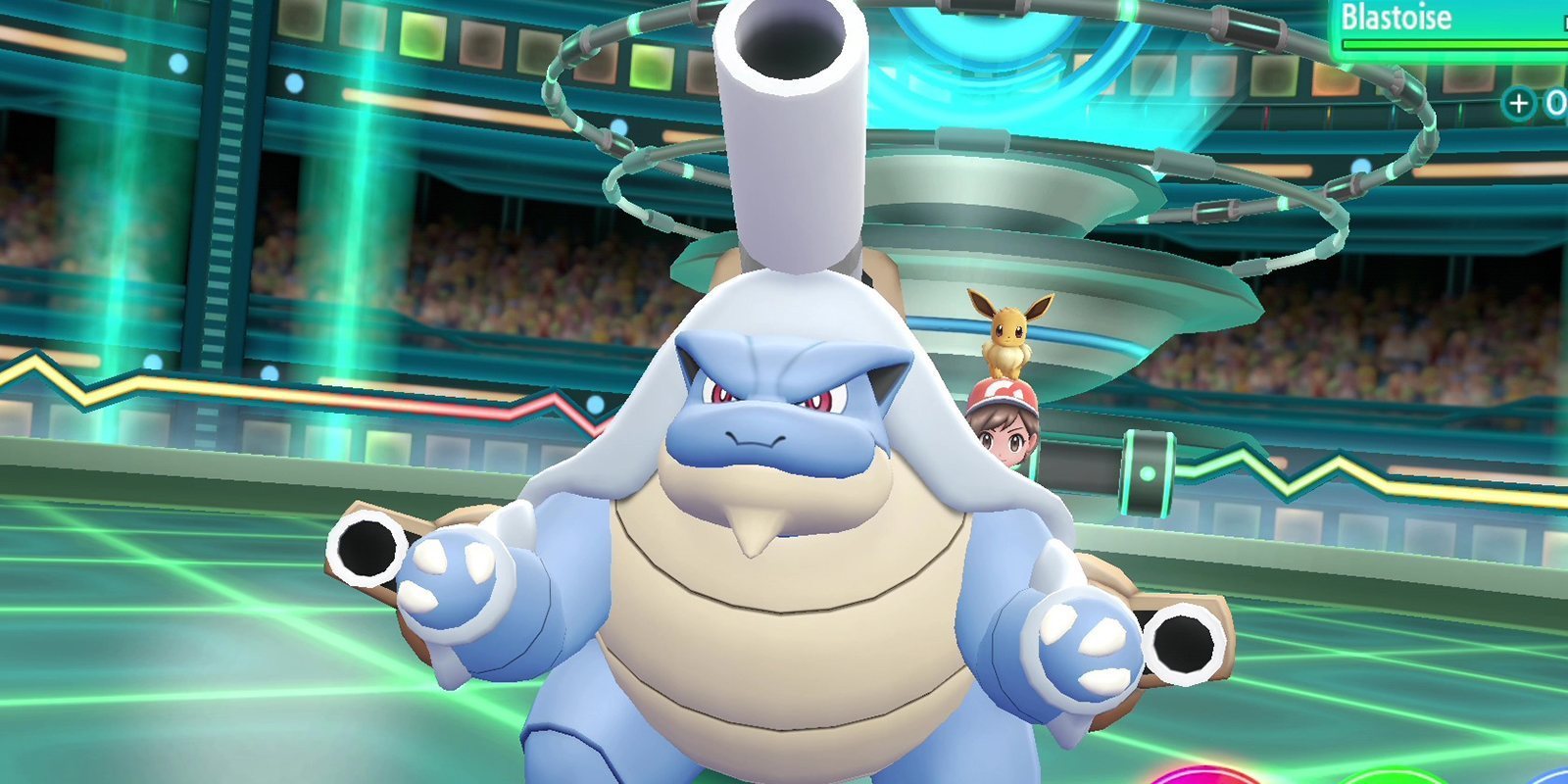Tap the blue circular button at bottom right
The width and height of the screenshot is (1568, 784).
1558,779
